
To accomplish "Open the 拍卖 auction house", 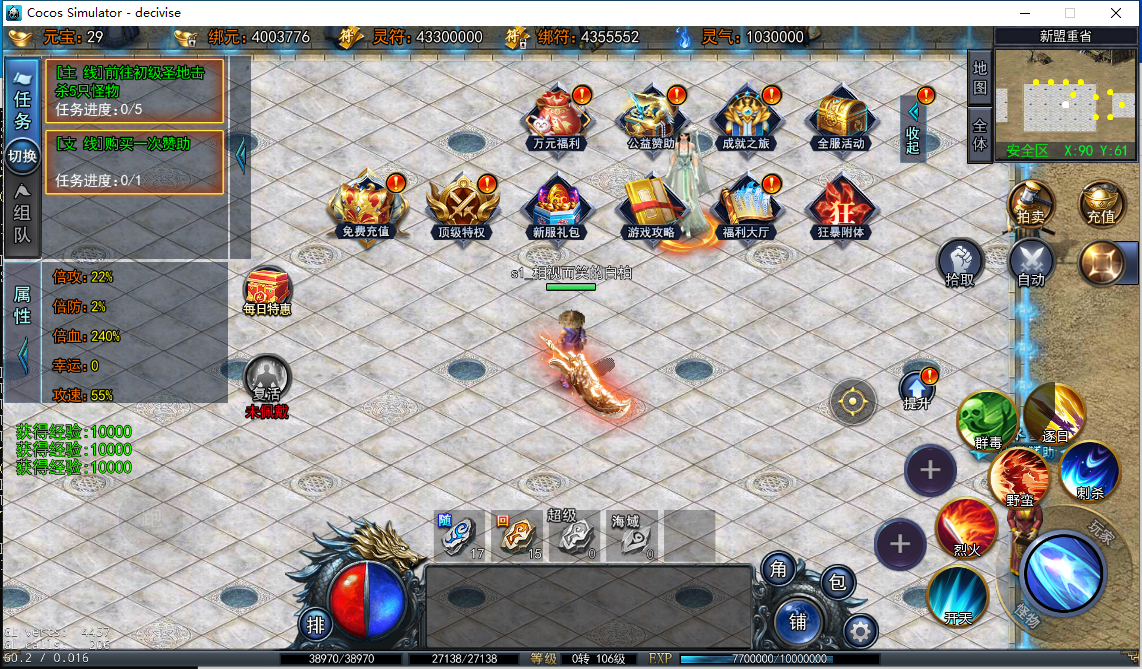I will (1030, 205).
